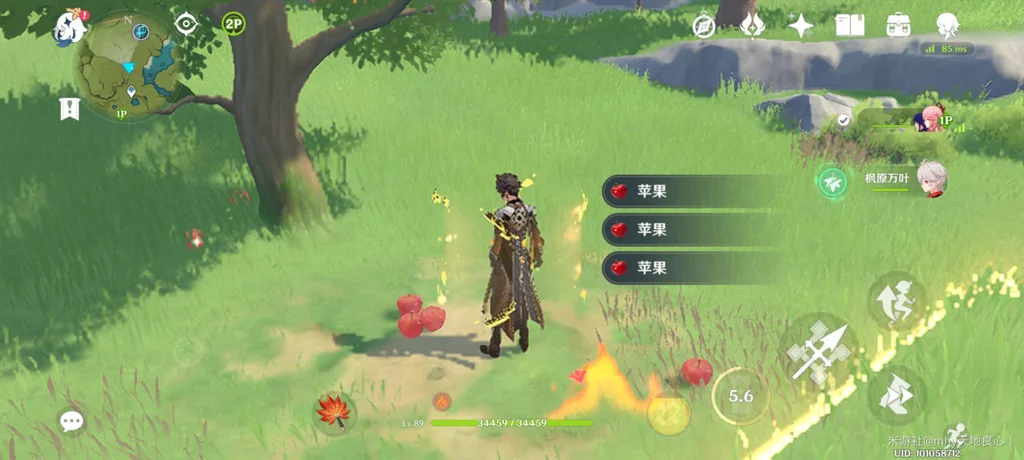
Task: Tap the compass icon in top bar
Action: [704, 26]
